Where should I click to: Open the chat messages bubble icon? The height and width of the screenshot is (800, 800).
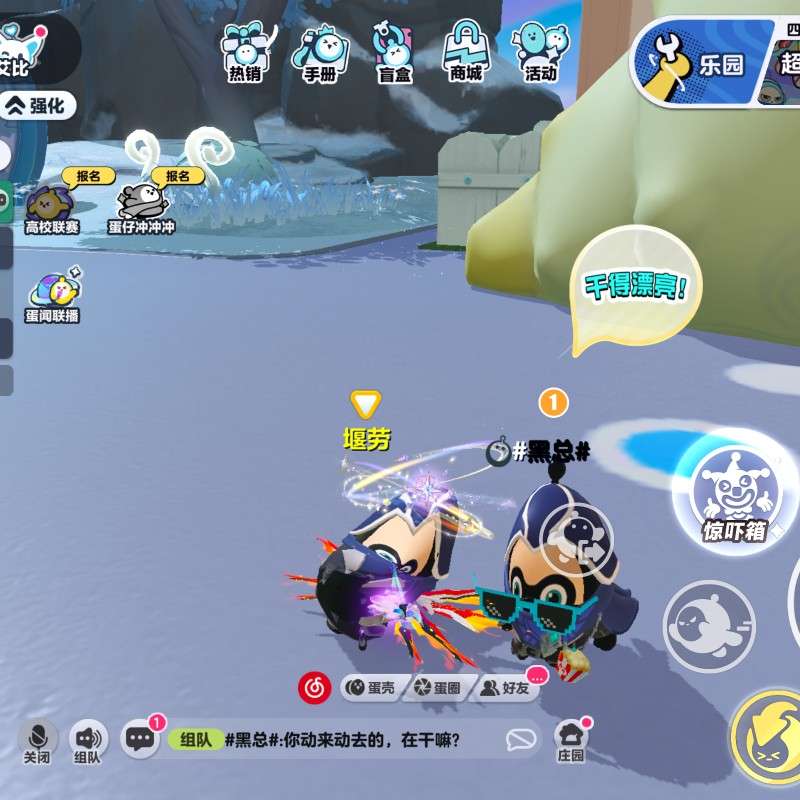[x=140, y=739]
